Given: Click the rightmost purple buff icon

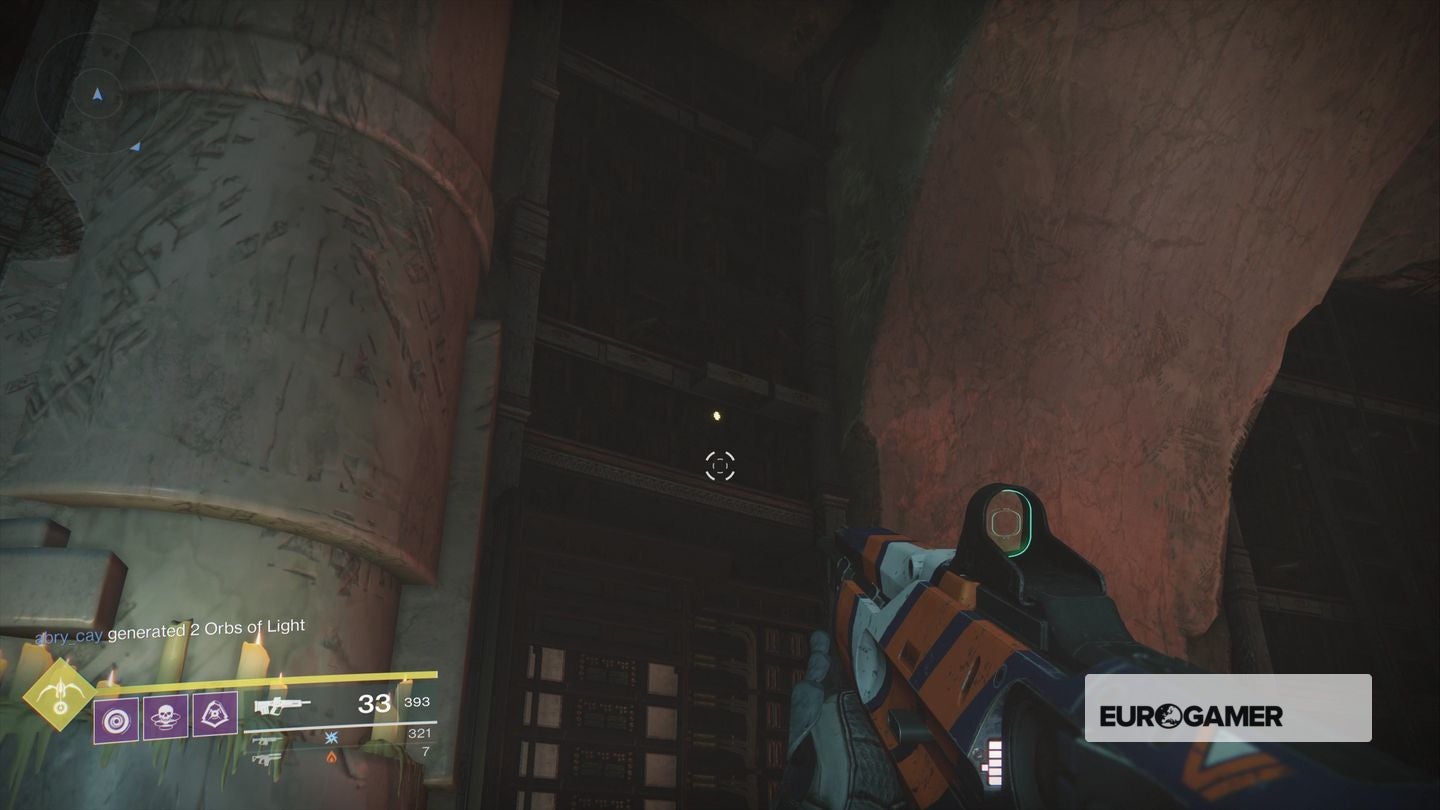Looking at the screenshot, I should [215, 716].
